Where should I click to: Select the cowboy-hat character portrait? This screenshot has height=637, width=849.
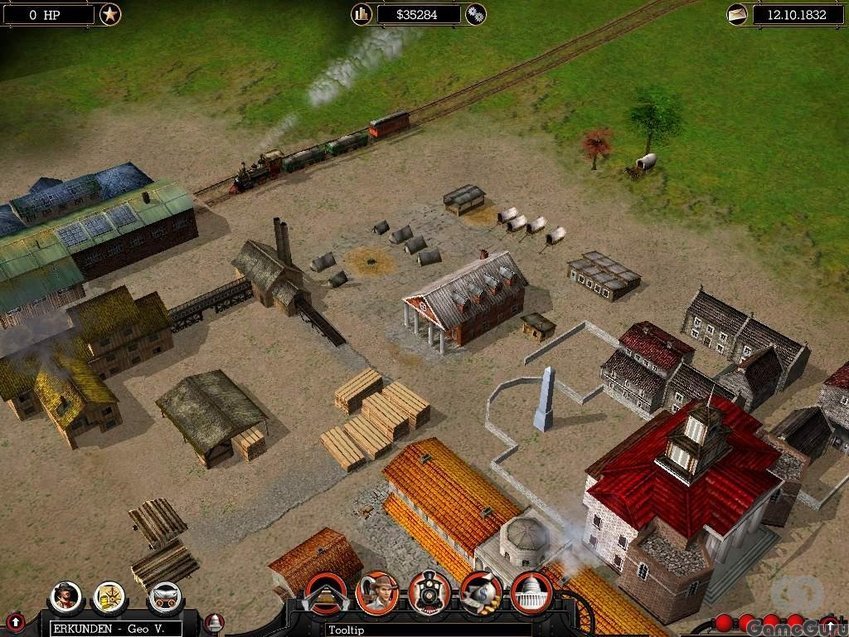click(377, 592)
